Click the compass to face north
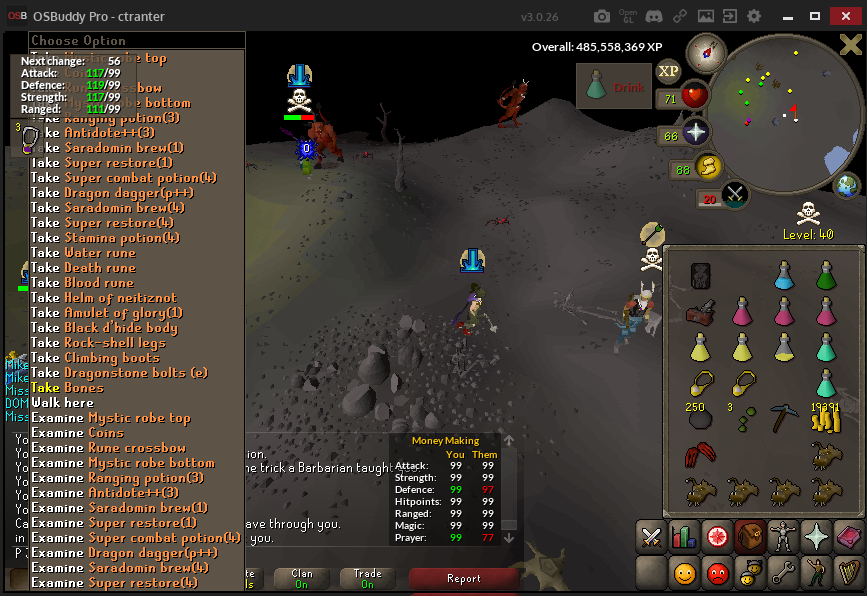867x596 pixels. (x=705, y=52)
